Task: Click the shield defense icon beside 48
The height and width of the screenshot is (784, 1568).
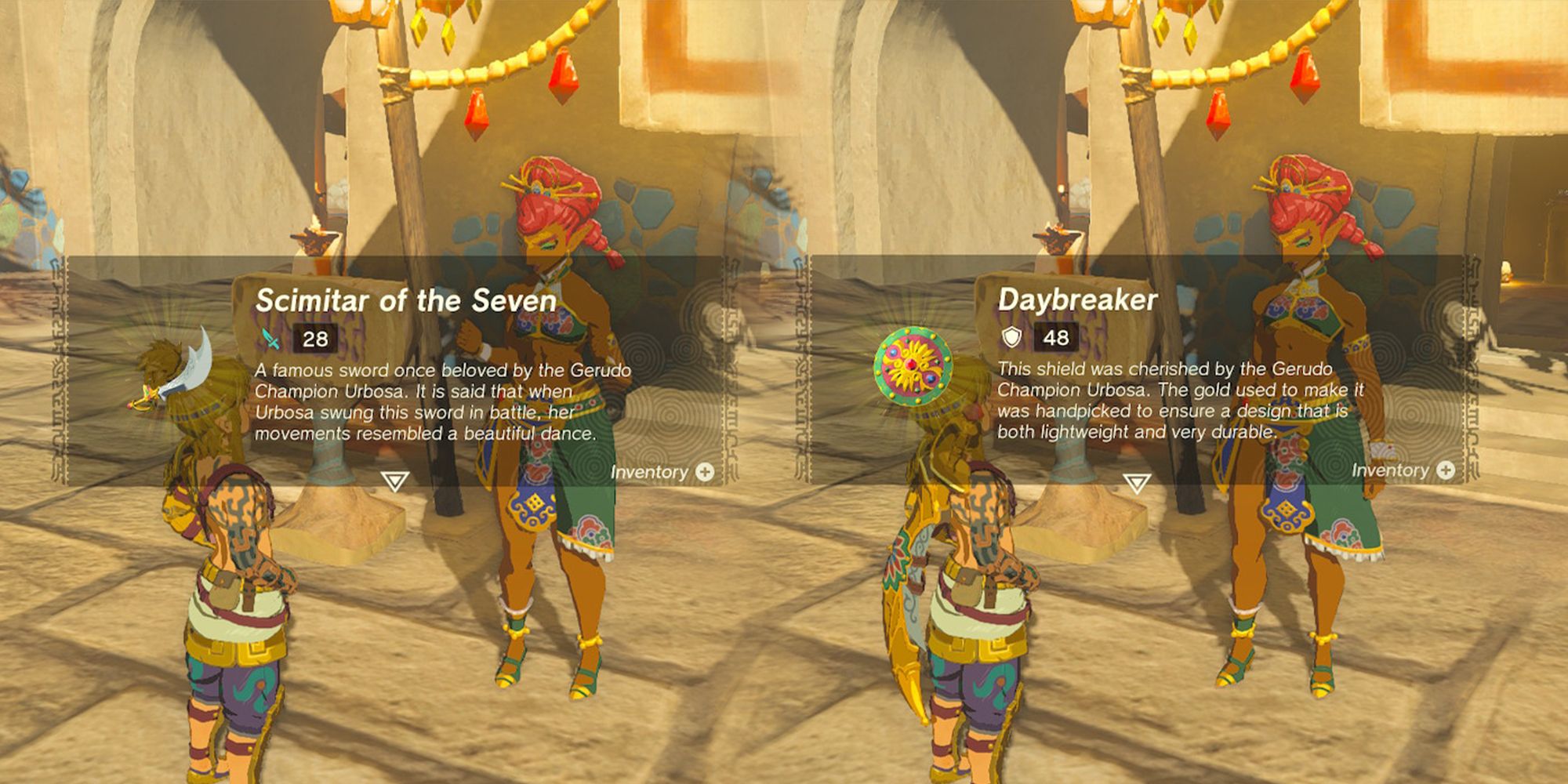Action: pos(1012,337)
